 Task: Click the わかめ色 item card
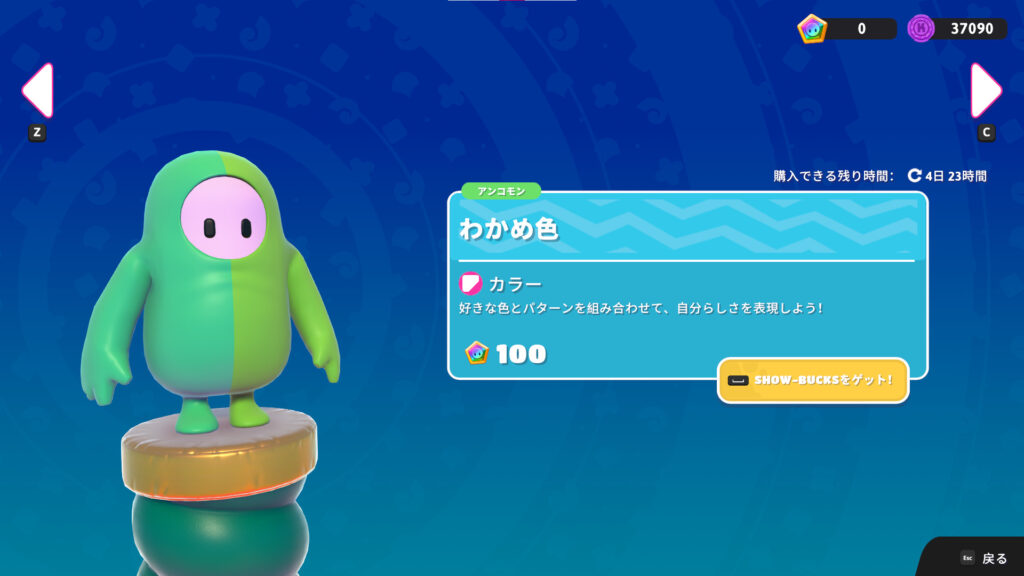pos(687,285)
